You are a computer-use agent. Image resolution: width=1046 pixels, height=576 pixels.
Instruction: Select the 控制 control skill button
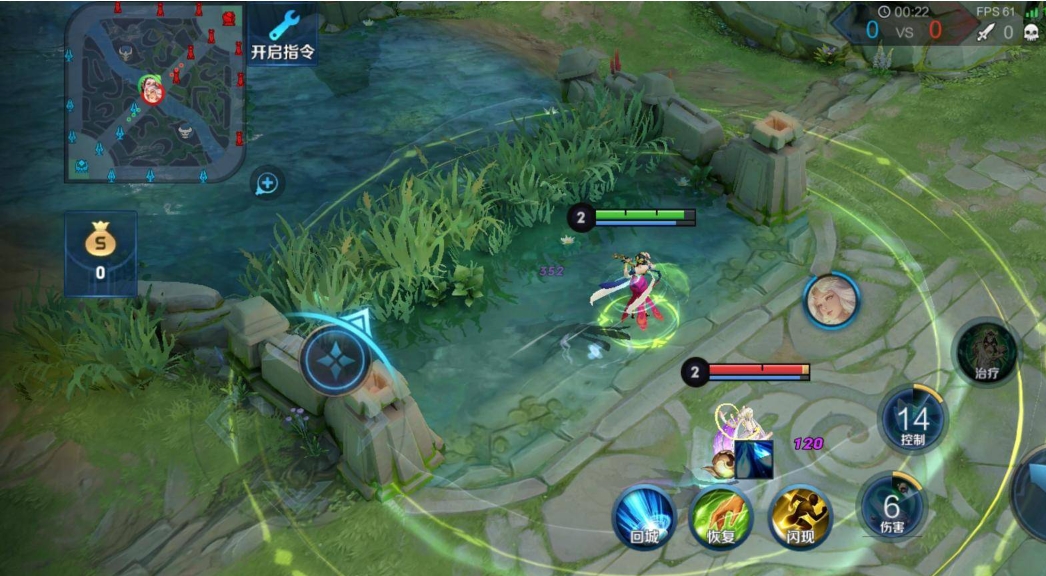pyautogui.click(x=913, y=420)
